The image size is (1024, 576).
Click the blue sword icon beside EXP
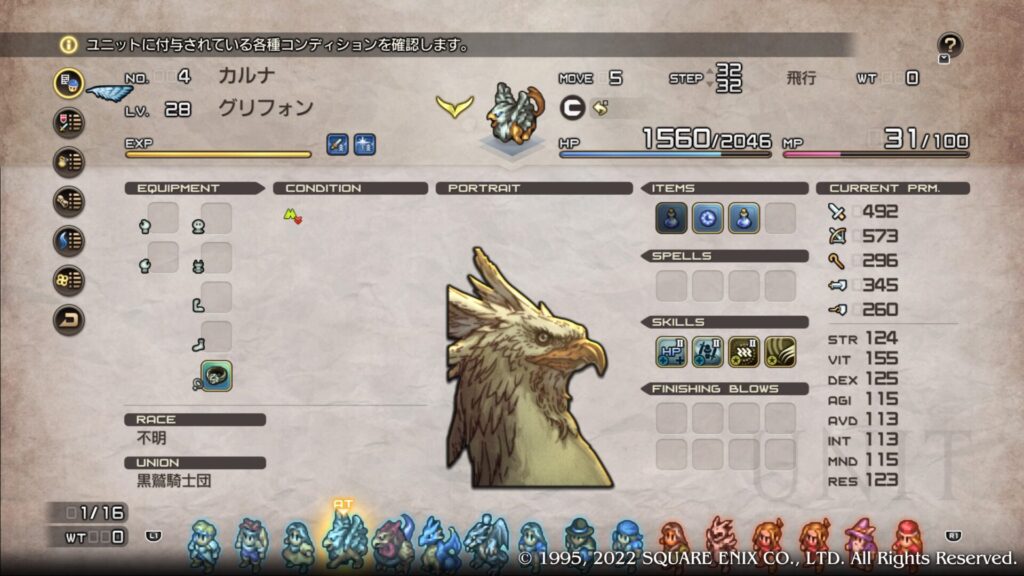tap(338, 144)
